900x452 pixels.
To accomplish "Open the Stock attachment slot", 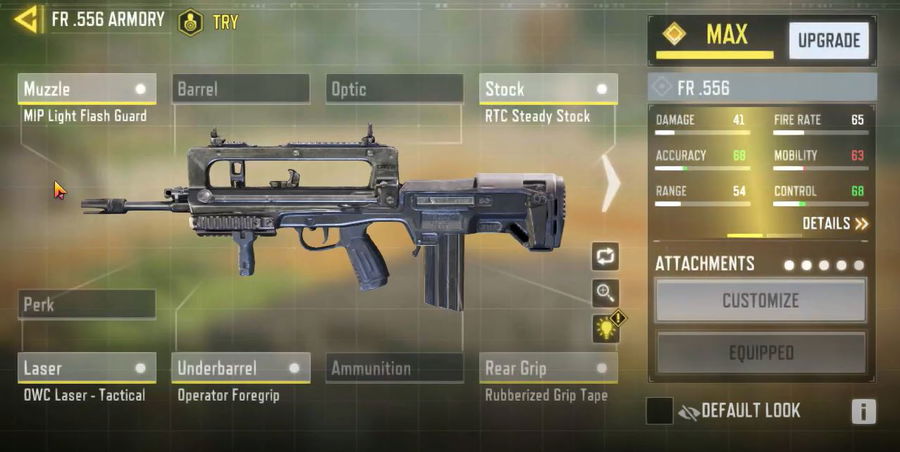I will (548, 89).
